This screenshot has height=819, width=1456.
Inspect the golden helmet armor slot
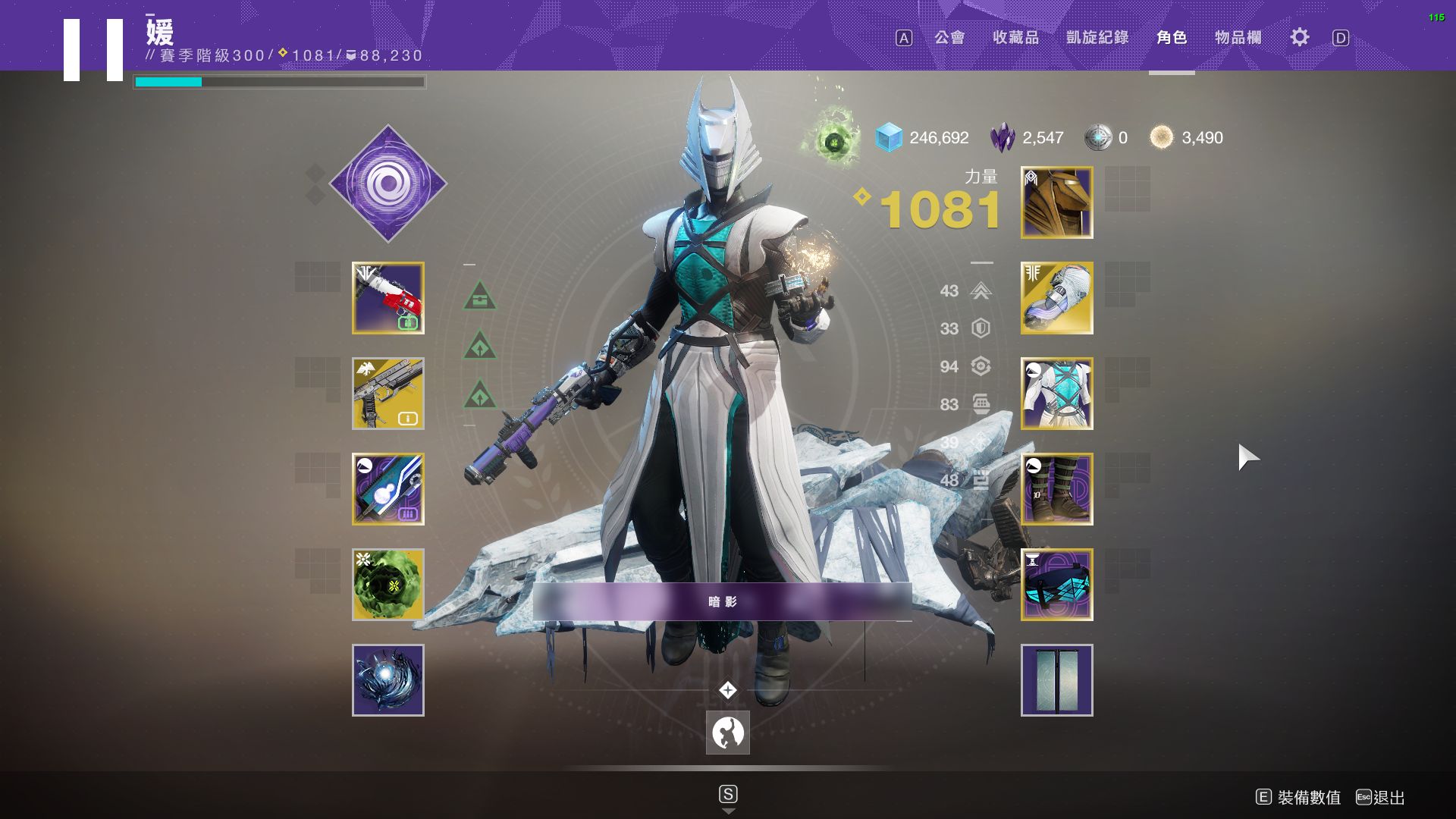point(1057,202)
